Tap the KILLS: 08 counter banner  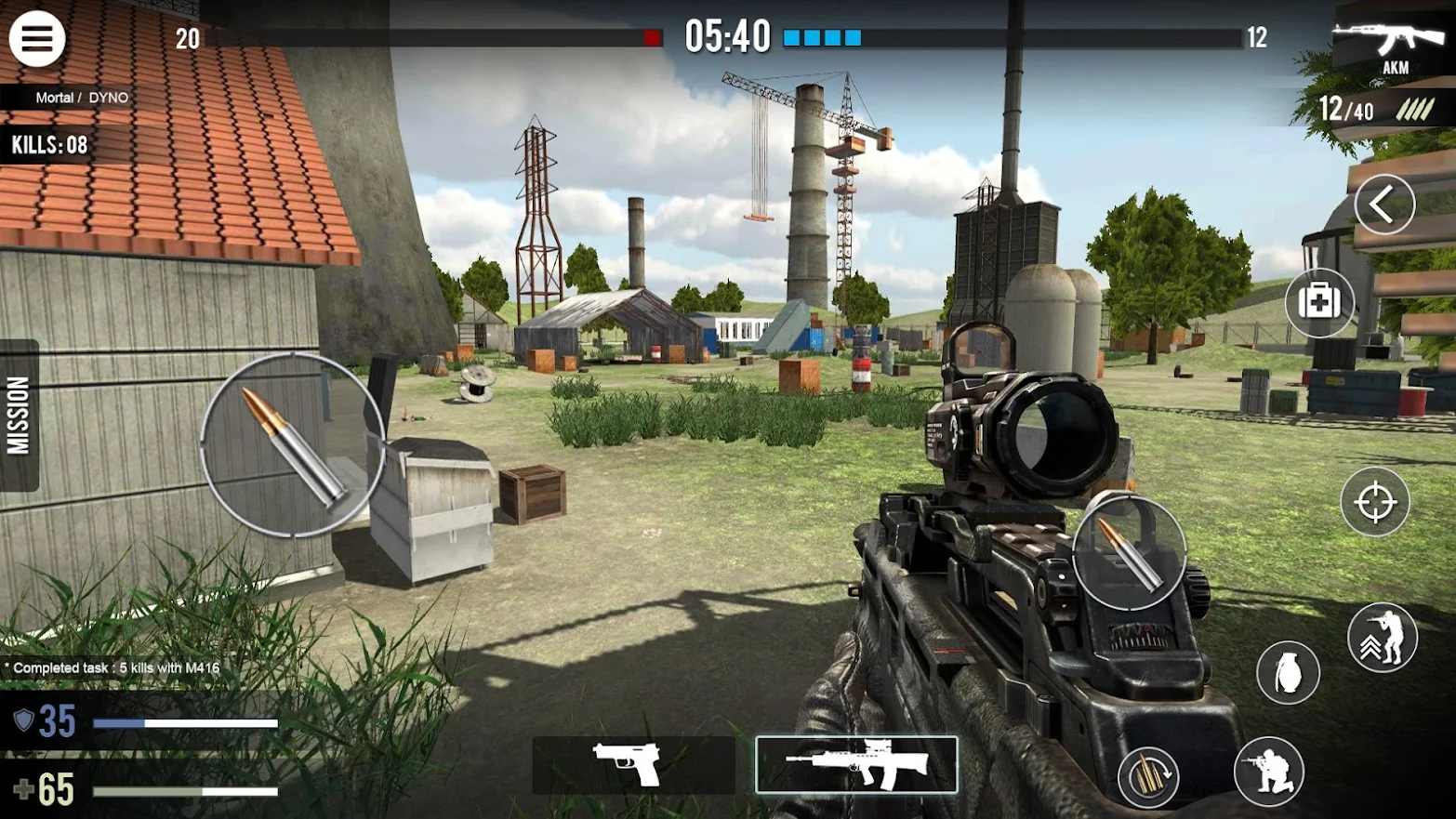[x=48, y=144]
